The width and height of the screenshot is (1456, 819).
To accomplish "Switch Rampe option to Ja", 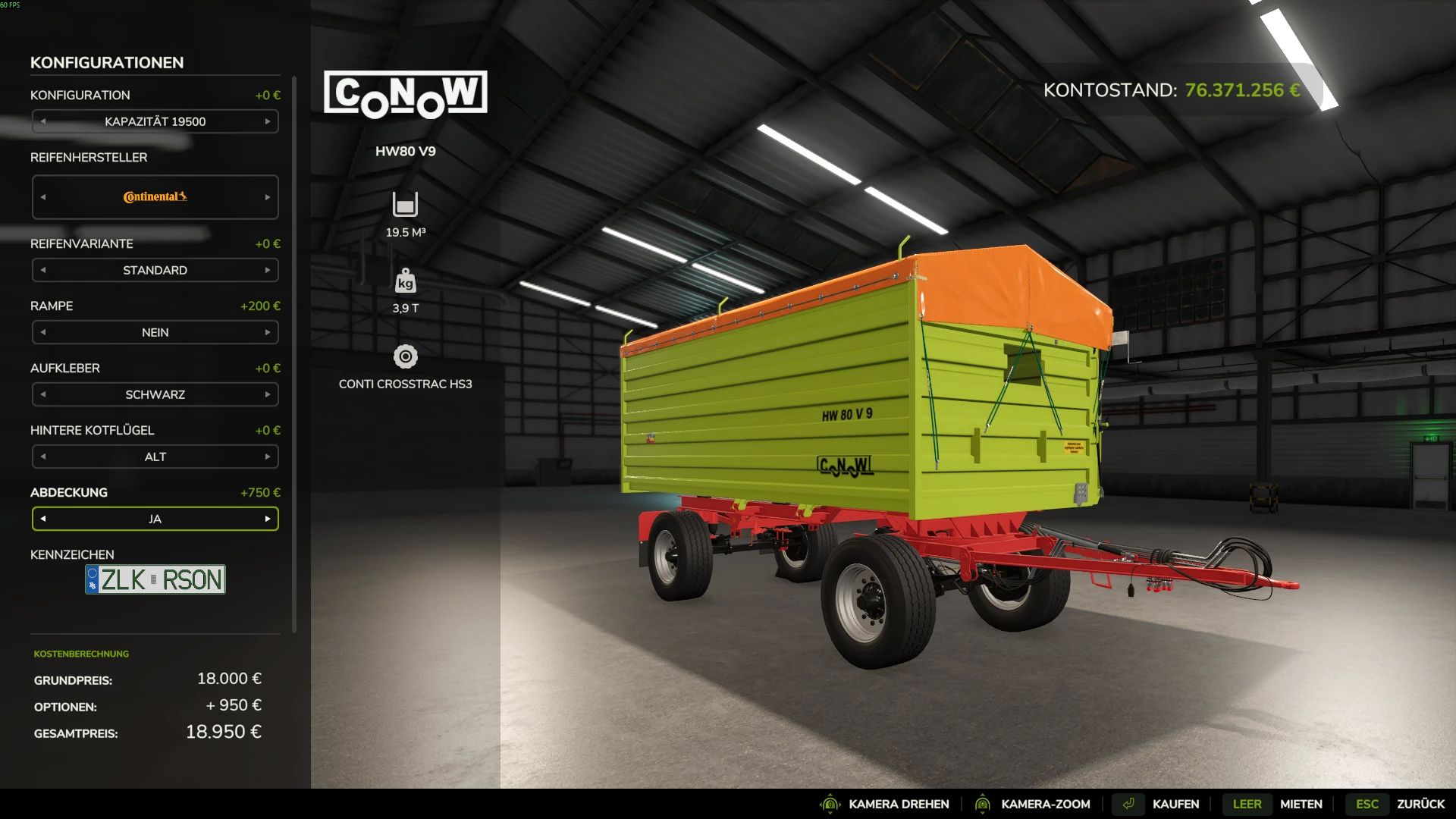I will tap(267, 332).
